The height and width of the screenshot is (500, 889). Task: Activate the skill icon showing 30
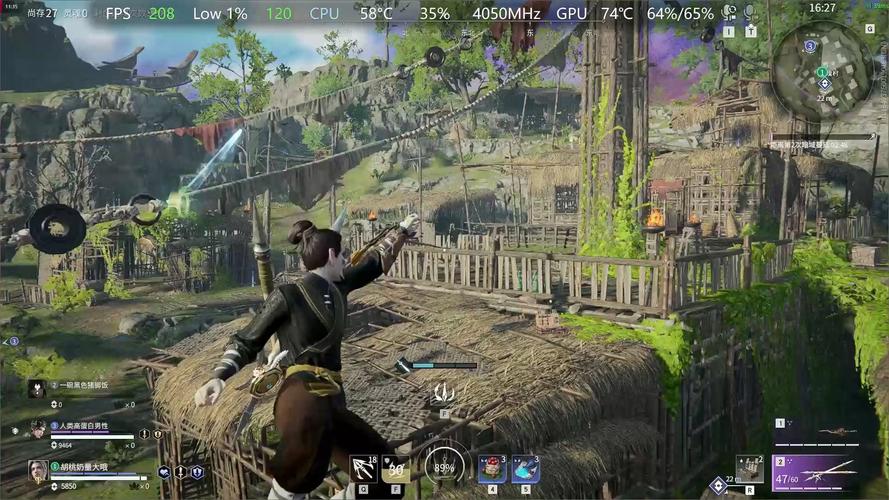pyautogui.click(x=396, y=468)
